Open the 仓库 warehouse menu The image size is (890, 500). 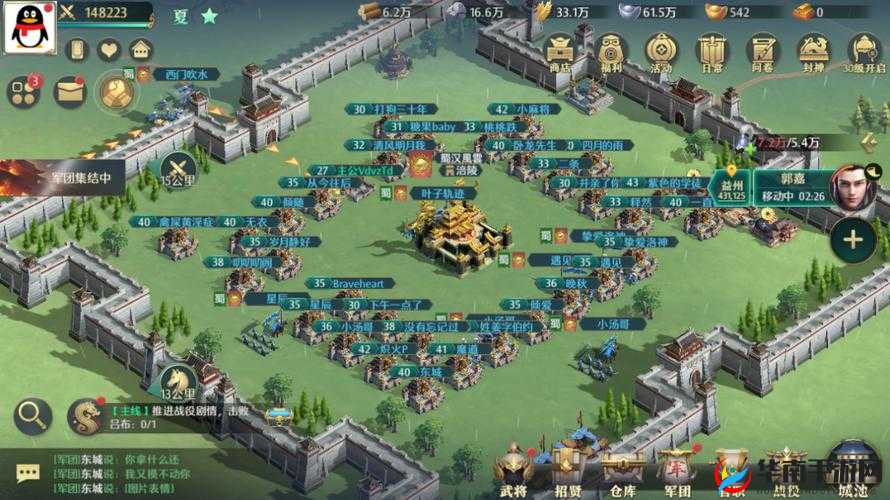pyautogui.click(x=622, y=470)
